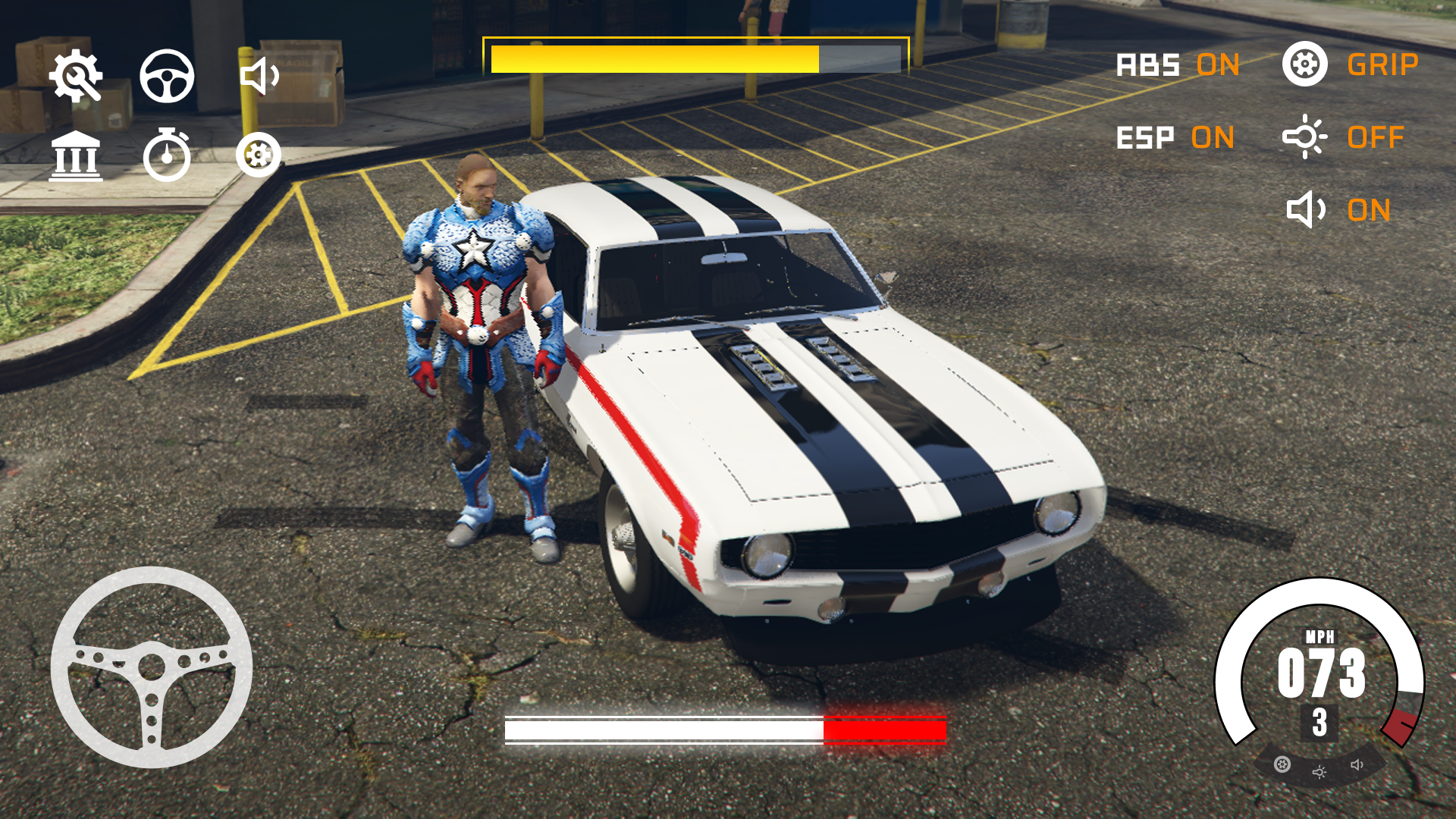Click the speaker icon in top-left toolbar

pos(261,77)
